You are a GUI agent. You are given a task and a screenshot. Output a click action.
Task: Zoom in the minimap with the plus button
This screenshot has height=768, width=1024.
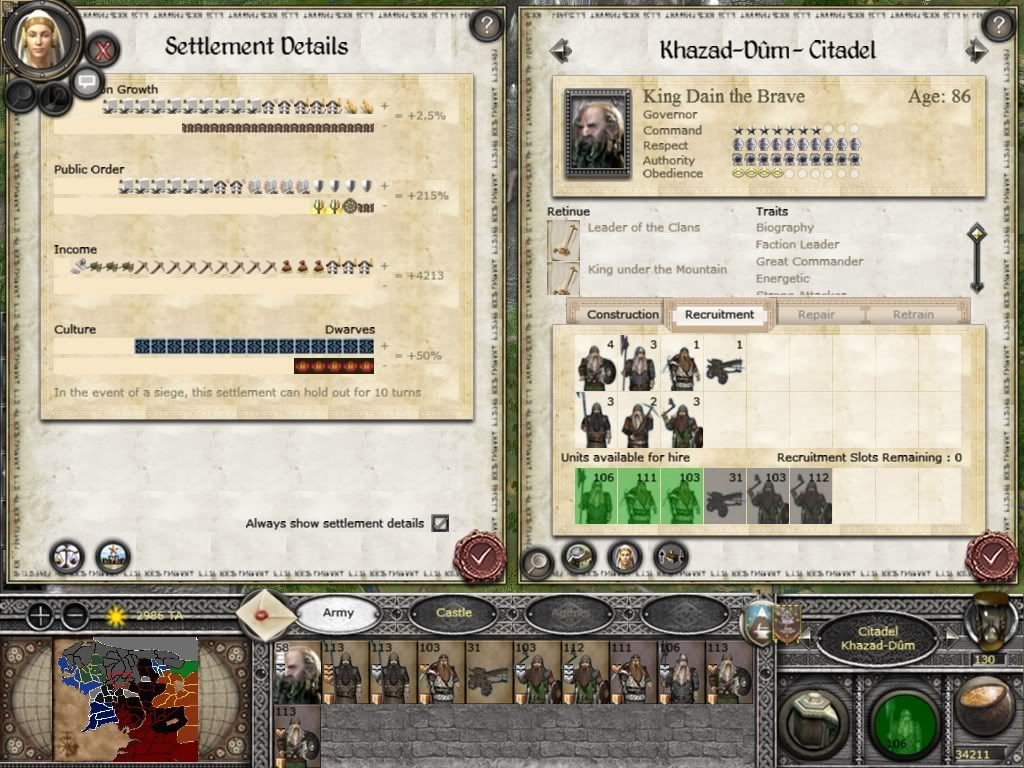pyautogui.click(x=40, y=616)
